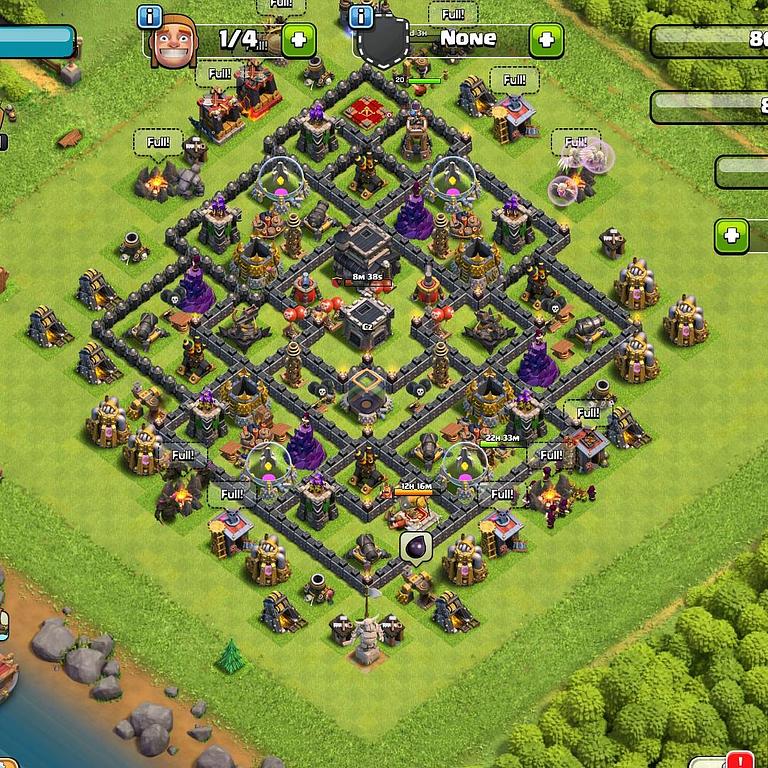
Task: Click the plus button beside shield None
Action: [x=546, y=40]
